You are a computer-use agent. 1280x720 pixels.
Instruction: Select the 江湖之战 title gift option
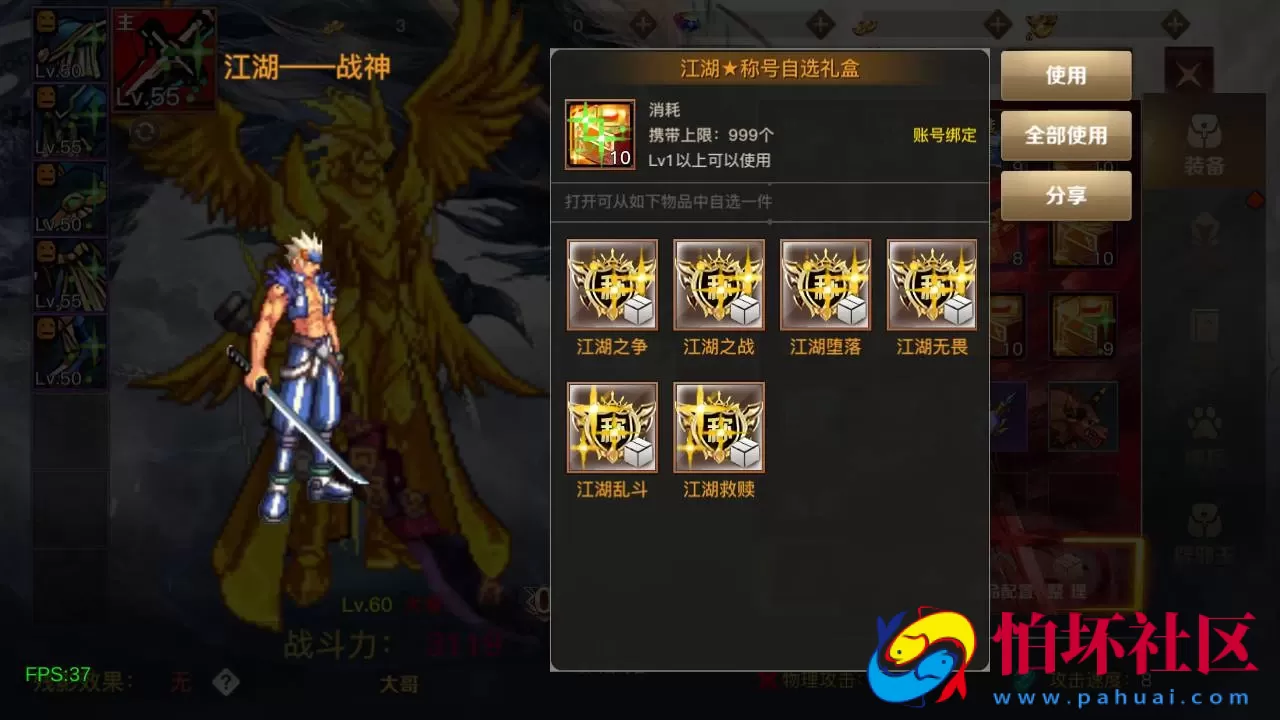[x=718, y=284]
